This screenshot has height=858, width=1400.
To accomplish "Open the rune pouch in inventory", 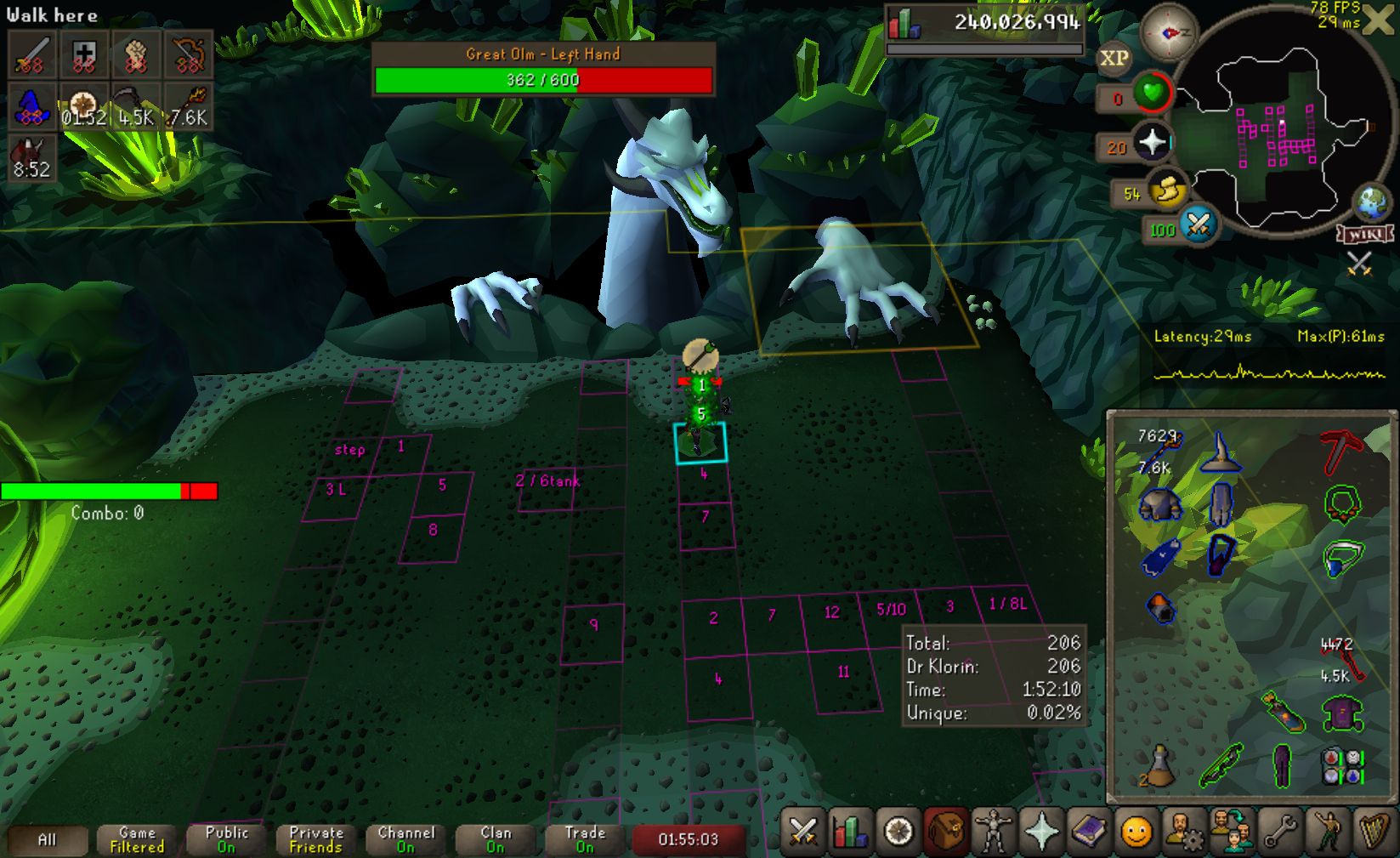I will [1341, 765].
